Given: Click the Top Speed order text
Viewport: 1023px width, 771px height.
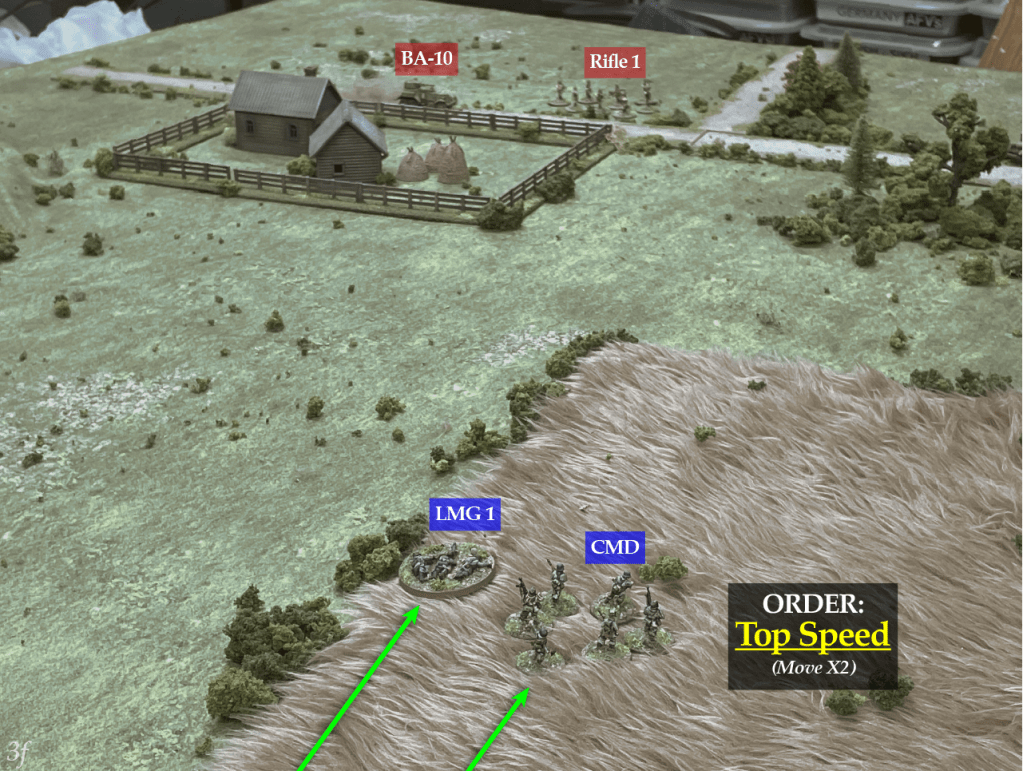Looking at the screenshot, I should click(x=812, y=635).
